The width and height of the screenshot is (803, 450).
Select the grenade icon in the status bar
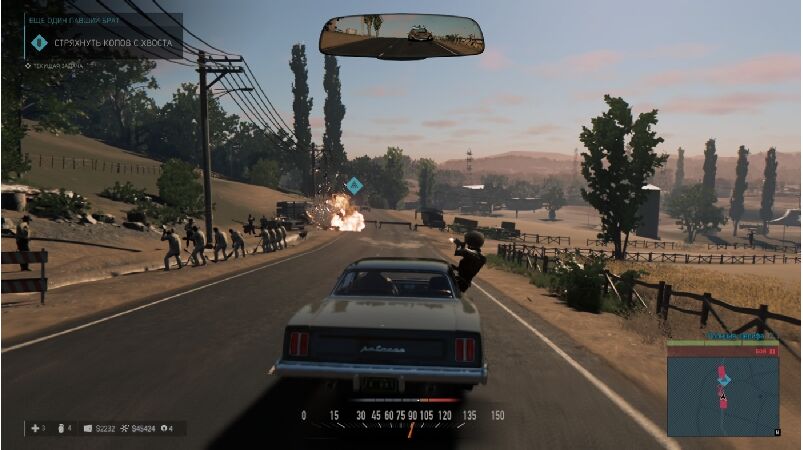click(x=66, y=428)
